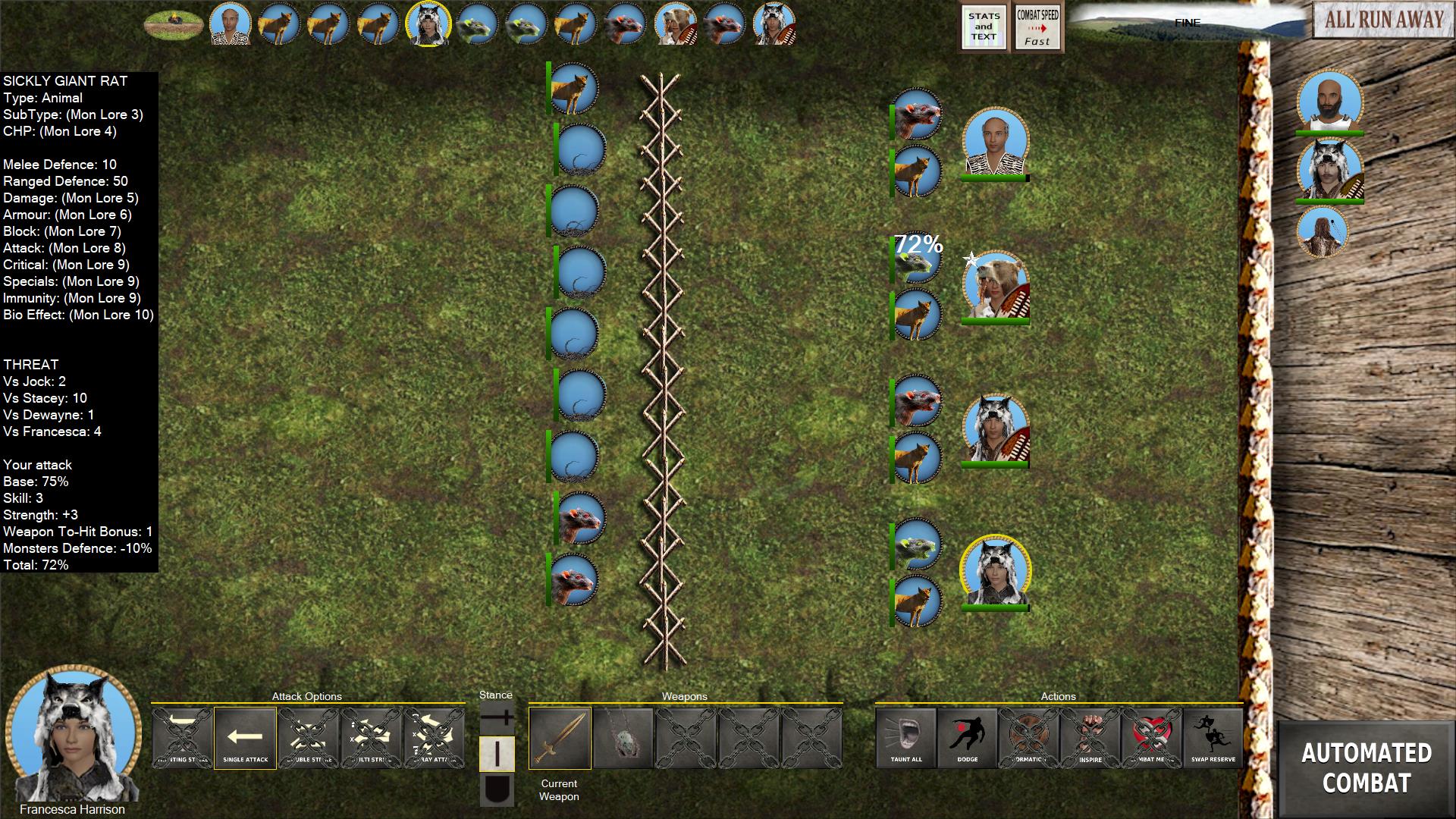Screen dimensions: 1456x819
Task: Select the middle neutral stance
Action: [x=497, y=754]
